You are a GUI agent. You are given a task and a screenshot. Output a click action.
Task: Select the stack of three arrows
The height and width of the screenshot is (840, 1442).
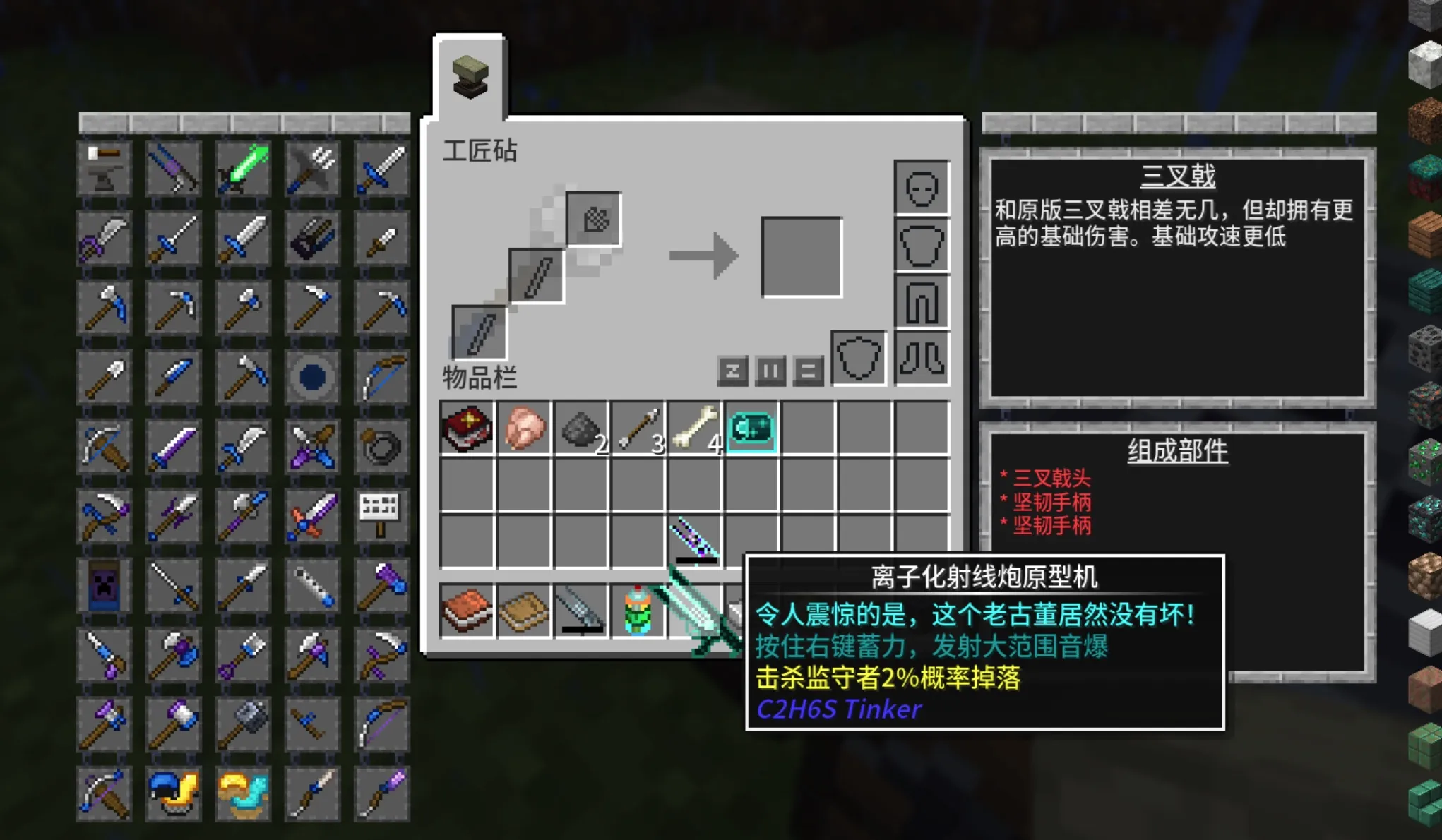pyautogui.click(x=638, y=428)
